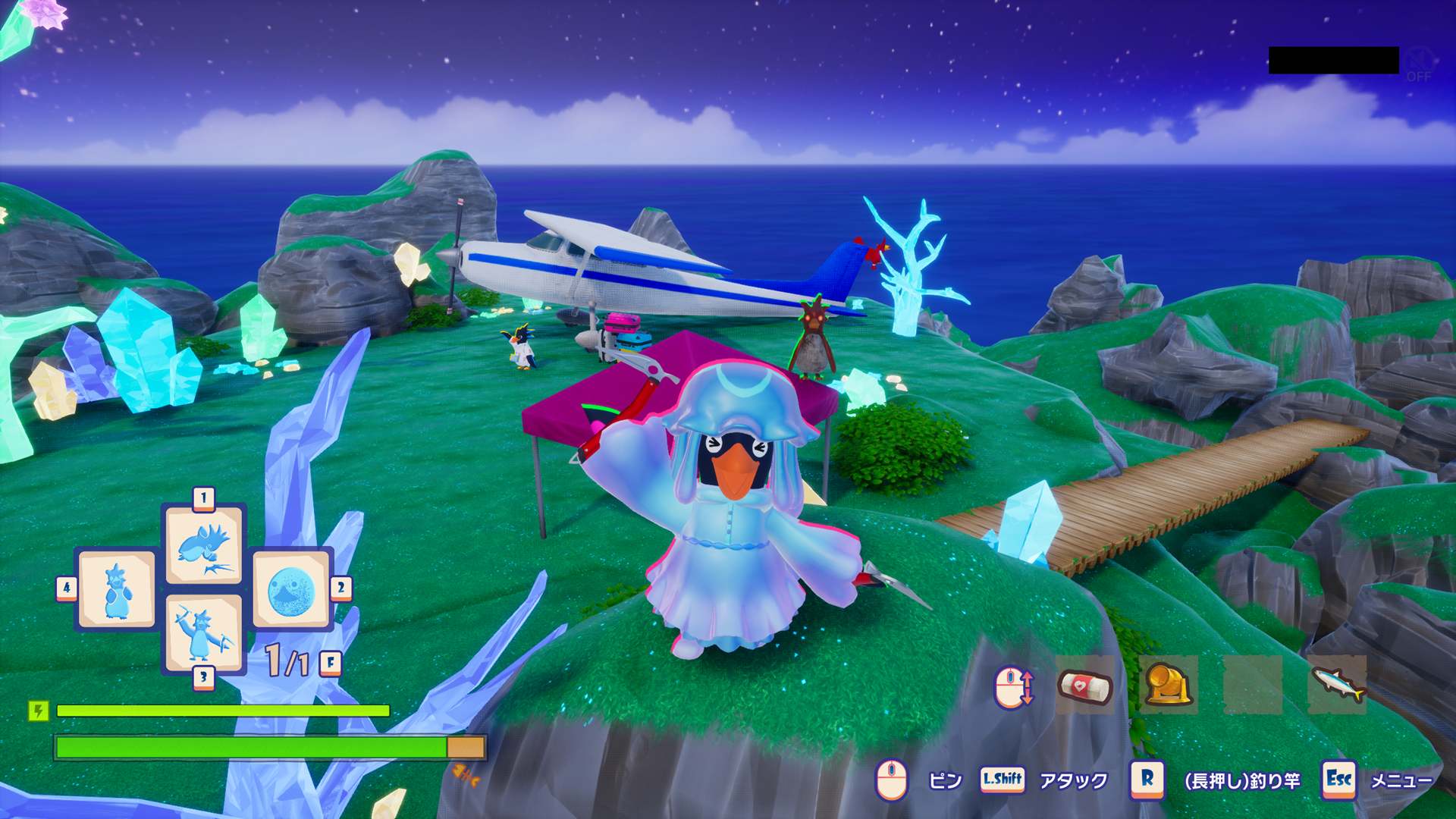Toggle the faint OFF indicator icon
The width and height of the screenshot is (1456, 819).
[1418, 63]
